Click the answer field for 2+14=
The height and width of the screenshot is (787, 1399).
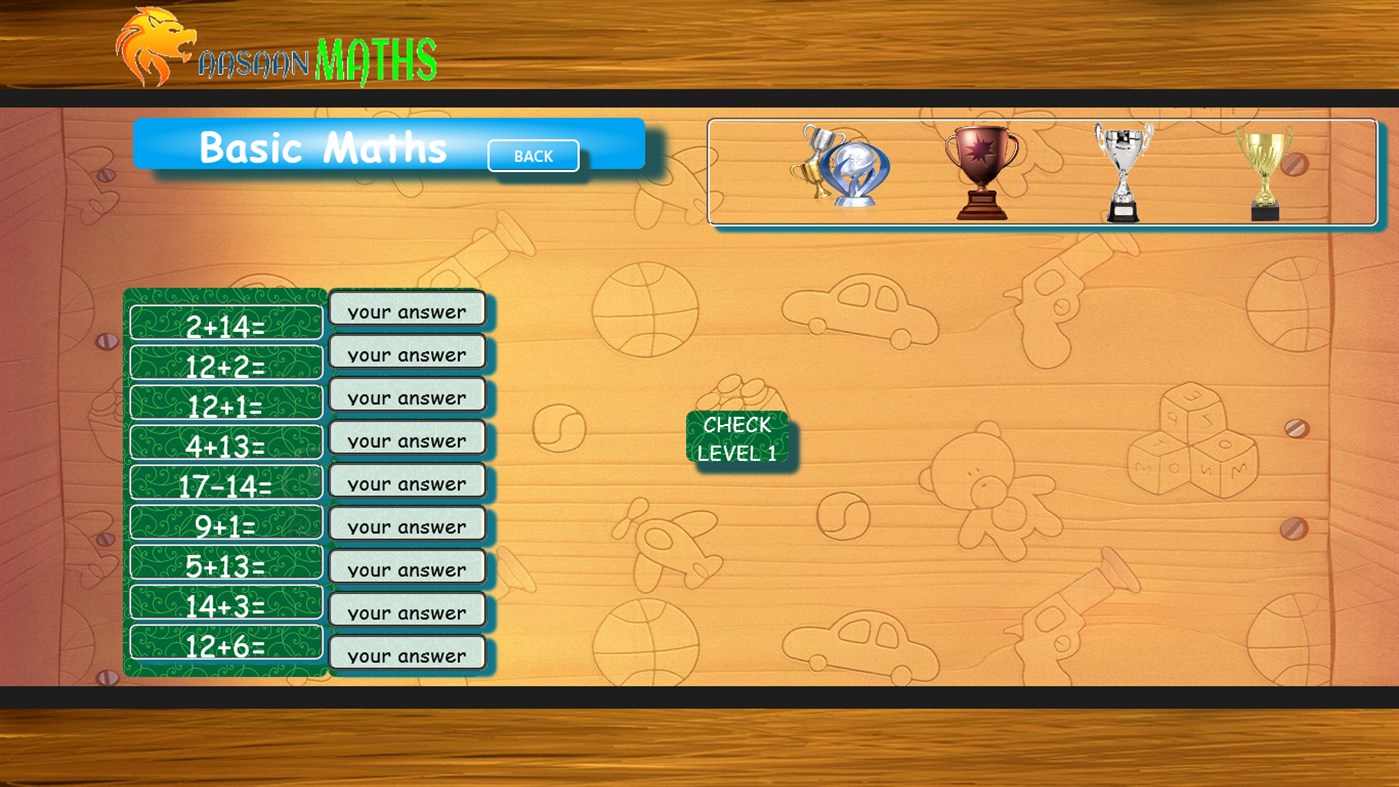(406, 311)
